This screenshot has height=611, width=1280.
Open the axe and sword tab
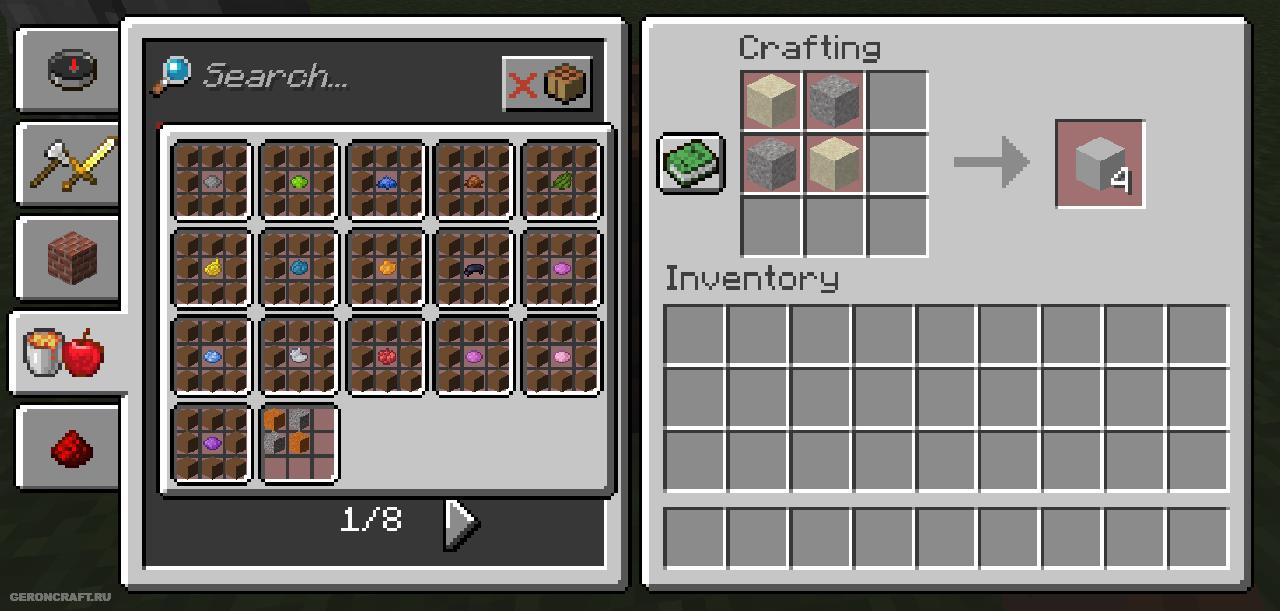point(70,163)
